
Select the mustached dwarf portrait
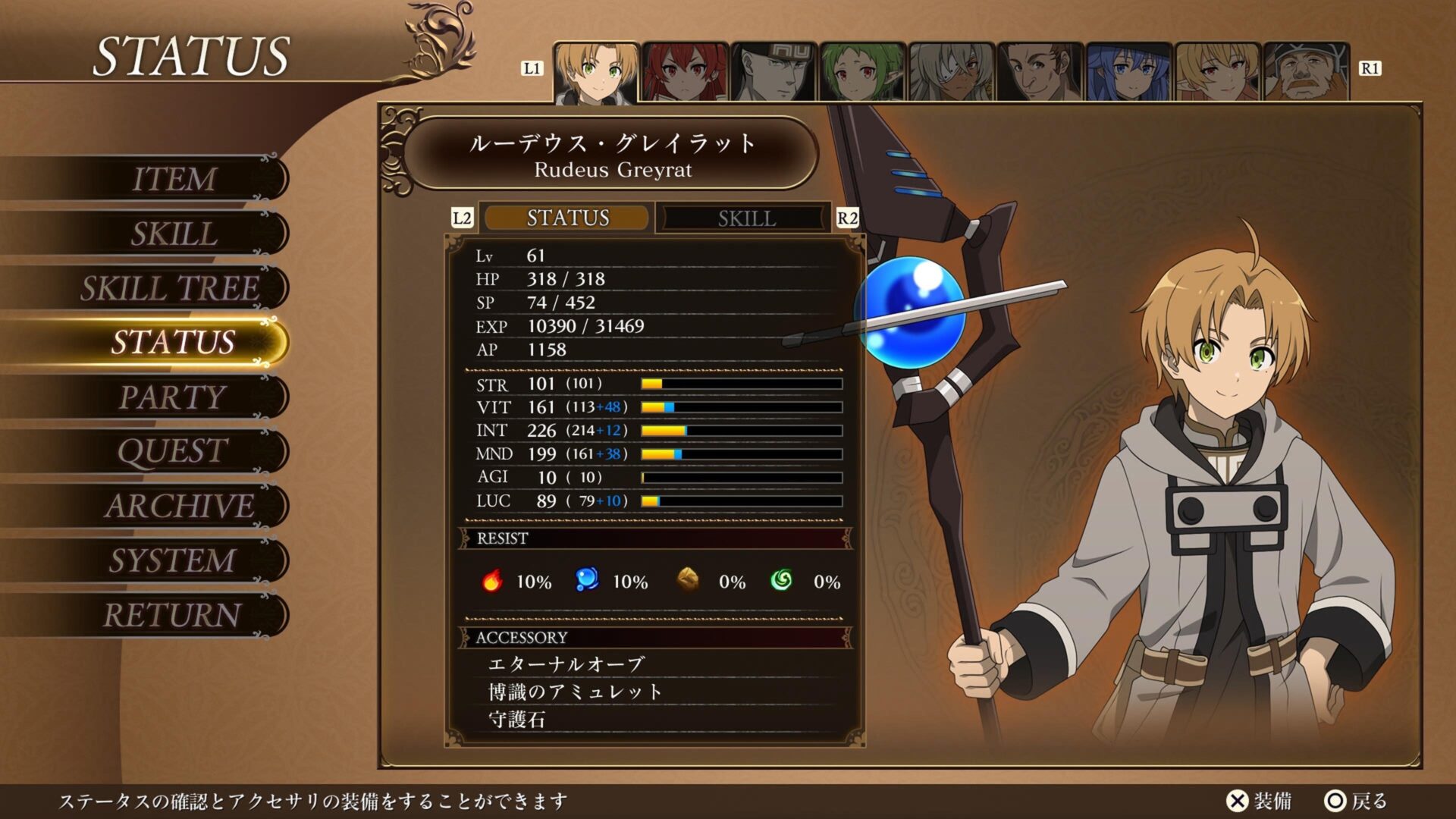[x=1306, y=73]
